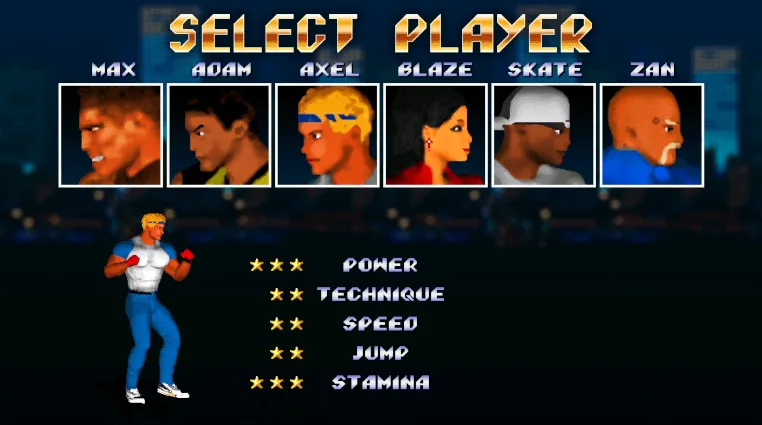
Task: Pick the Axel portrait
Action: [x=327, y=135]
